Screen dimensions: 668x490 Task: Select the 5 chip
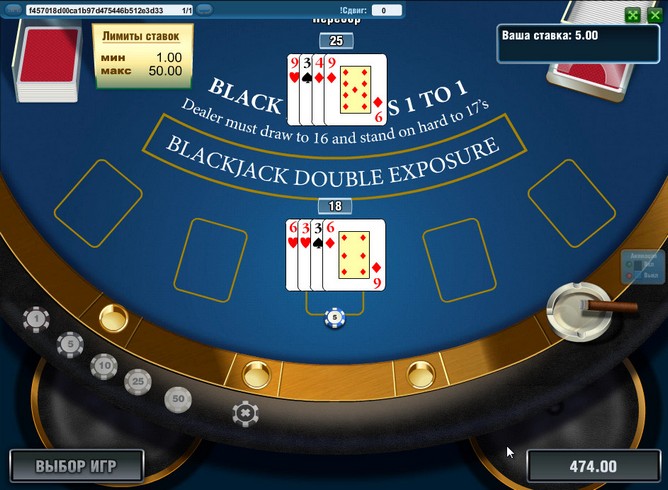(69, 345)
